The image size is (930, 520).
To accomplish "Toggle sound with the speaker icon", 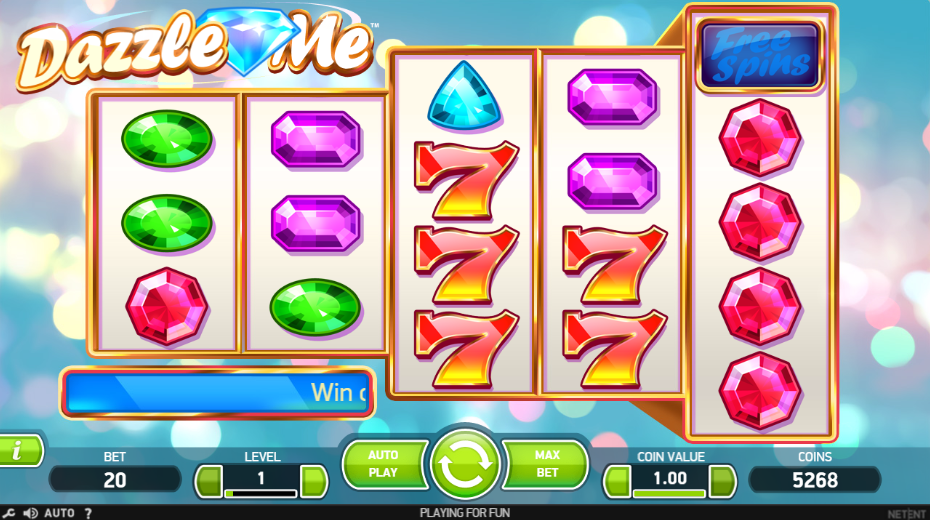I will pos(31,513).
